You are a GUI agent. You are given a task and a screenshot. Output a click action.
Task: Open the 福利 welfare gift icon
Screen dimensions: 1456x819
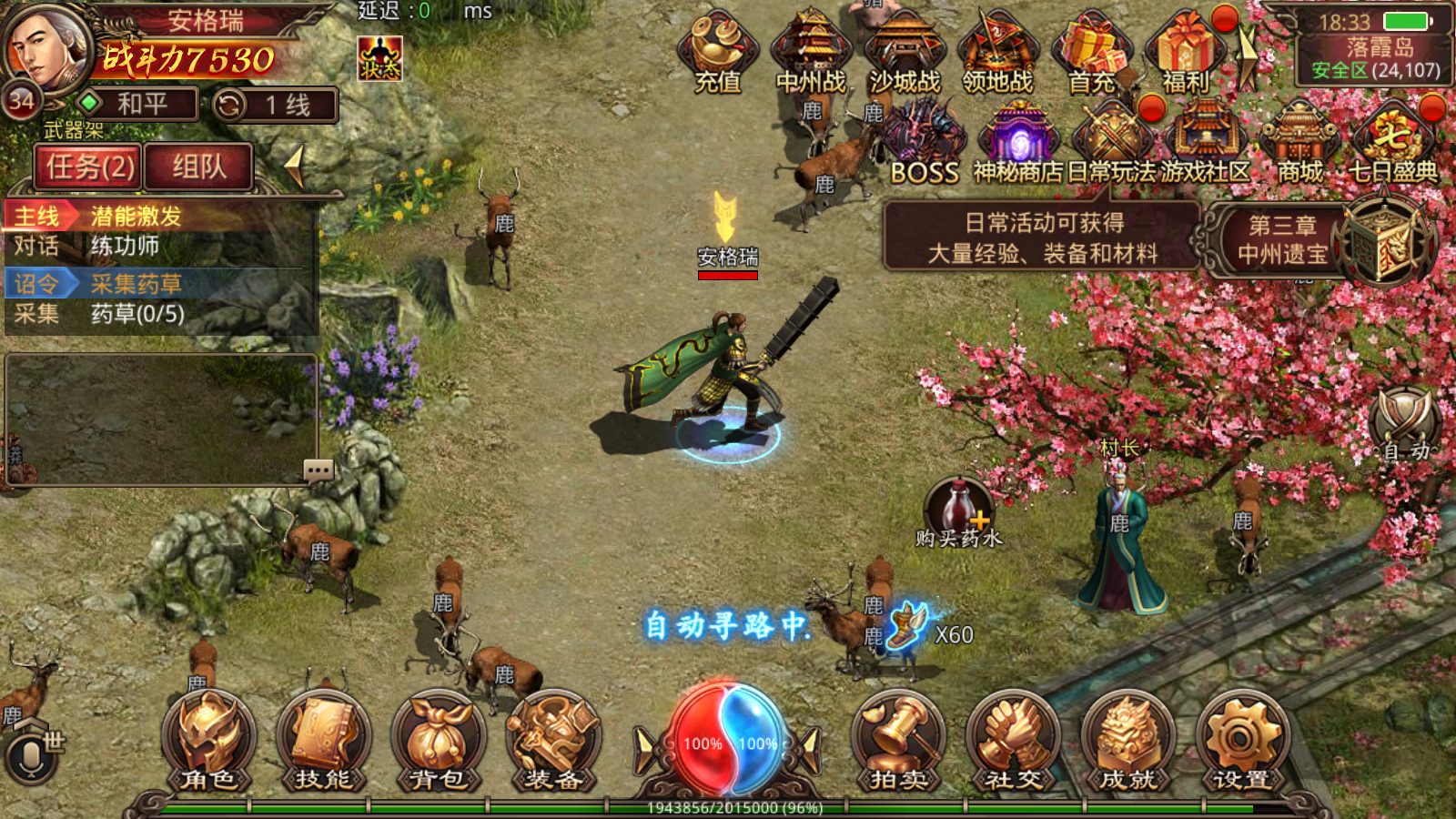click(x=1186, y=53)
